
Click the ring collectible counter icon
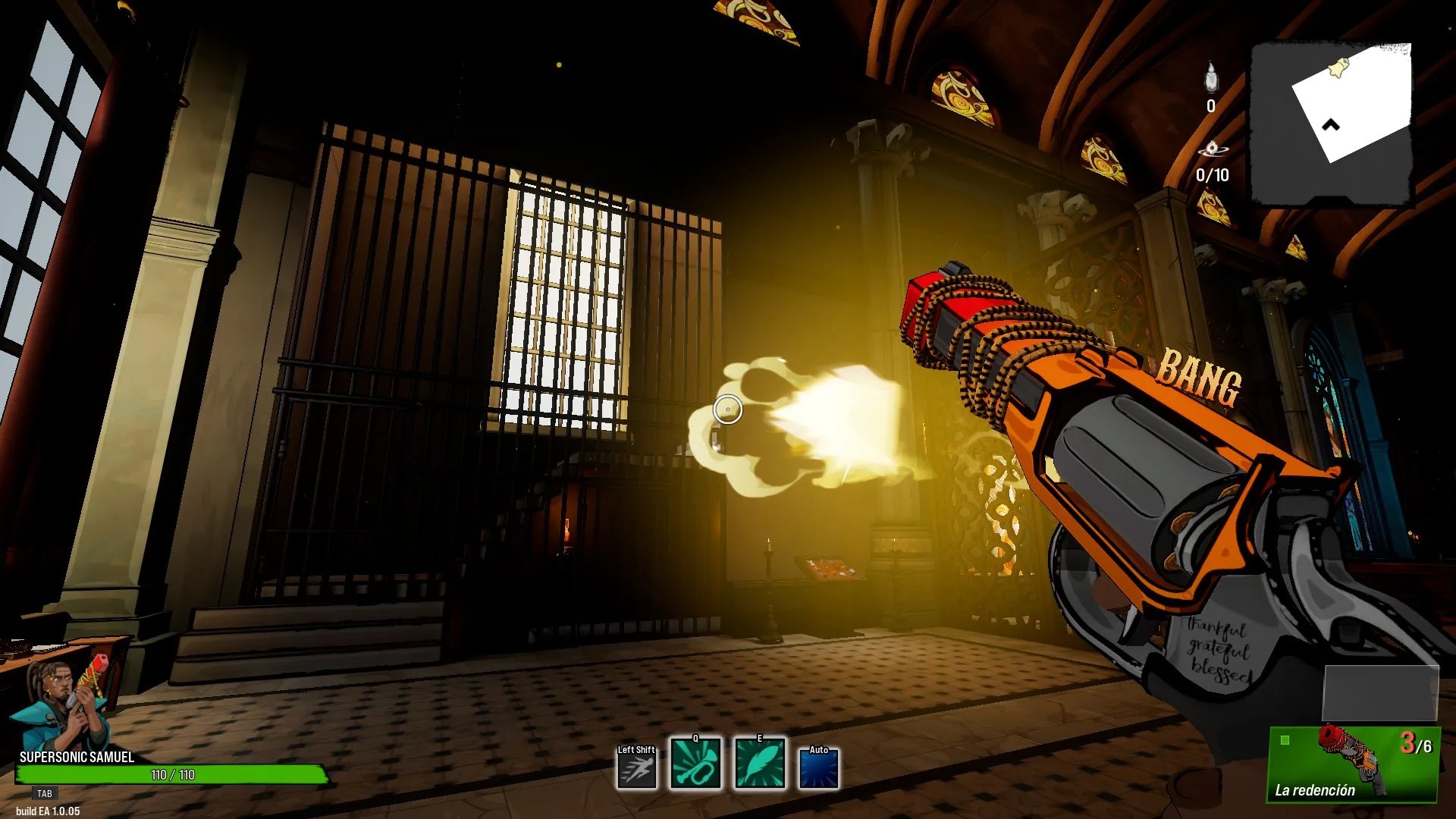[1211, 149]
